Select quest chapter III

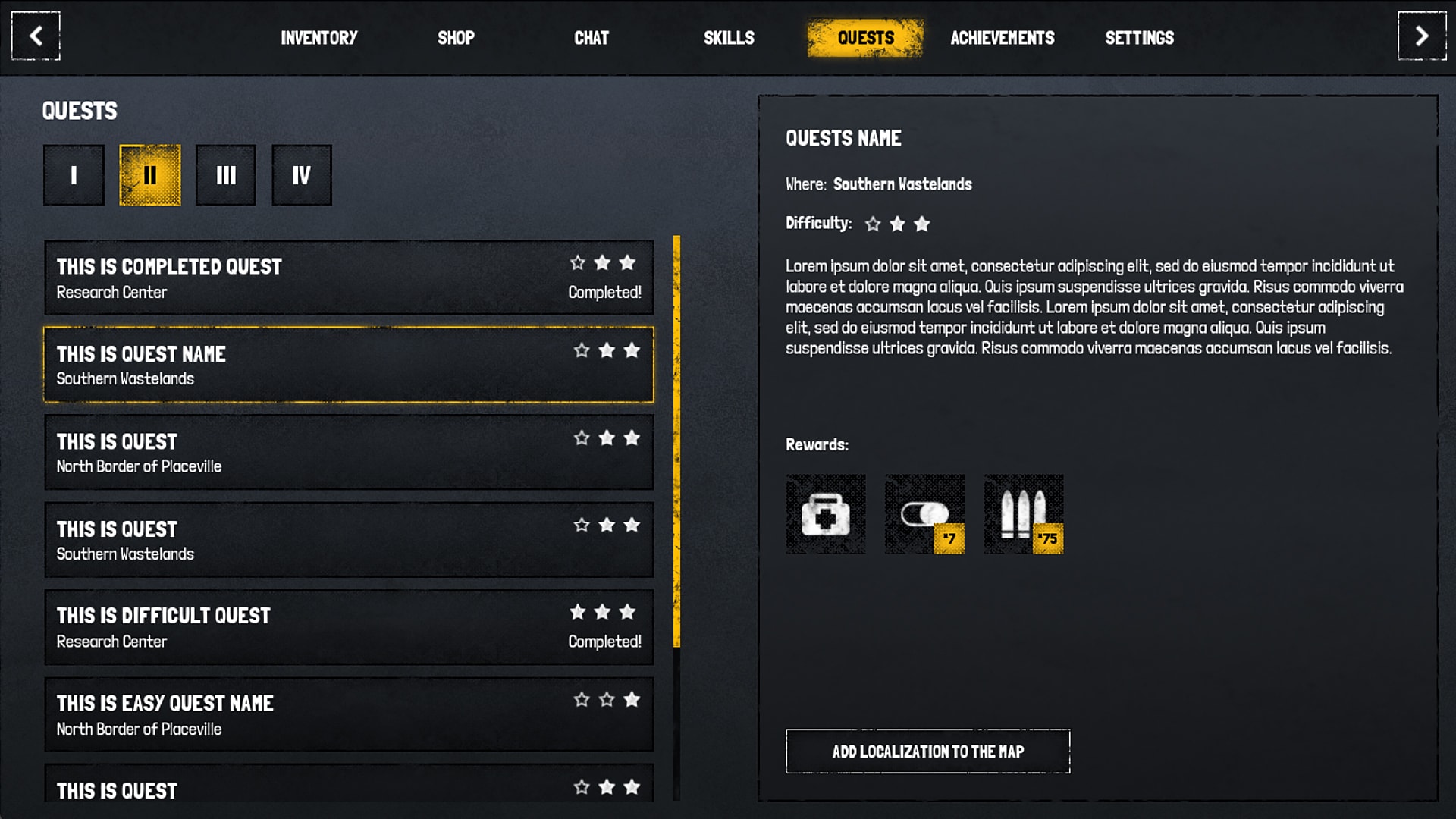point(225,175)
